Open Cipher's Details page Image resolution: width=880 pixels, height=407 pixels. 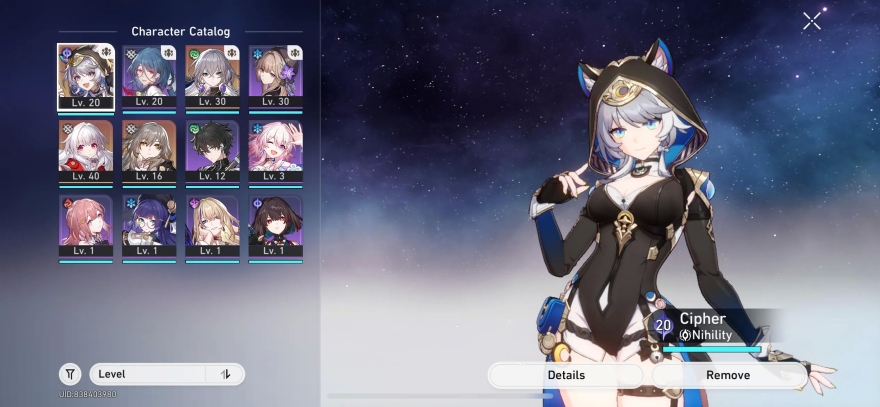(566, 375)
